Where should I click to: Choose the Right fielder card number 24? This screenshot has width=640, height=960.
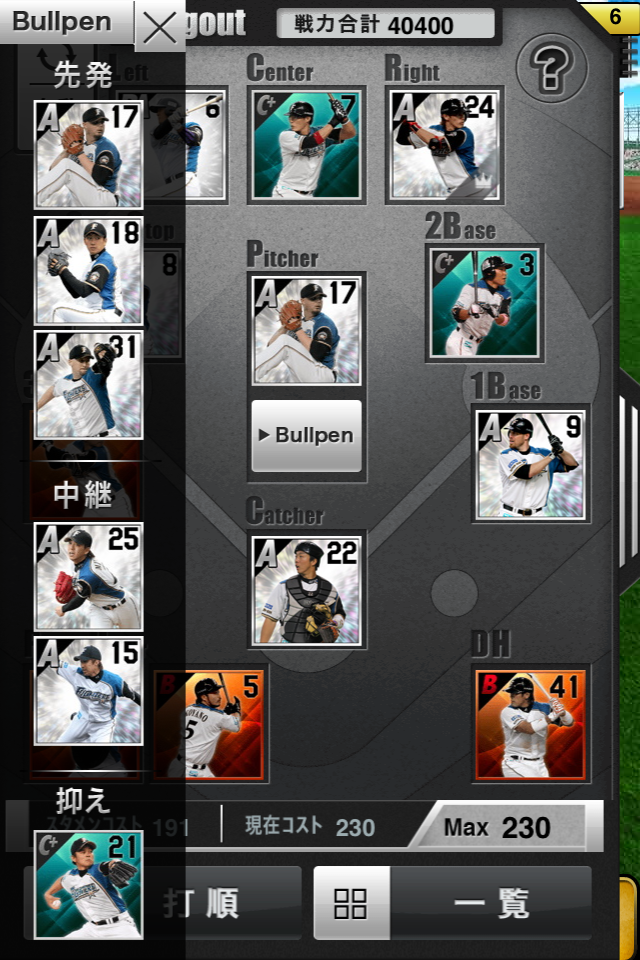pos(444,145)
